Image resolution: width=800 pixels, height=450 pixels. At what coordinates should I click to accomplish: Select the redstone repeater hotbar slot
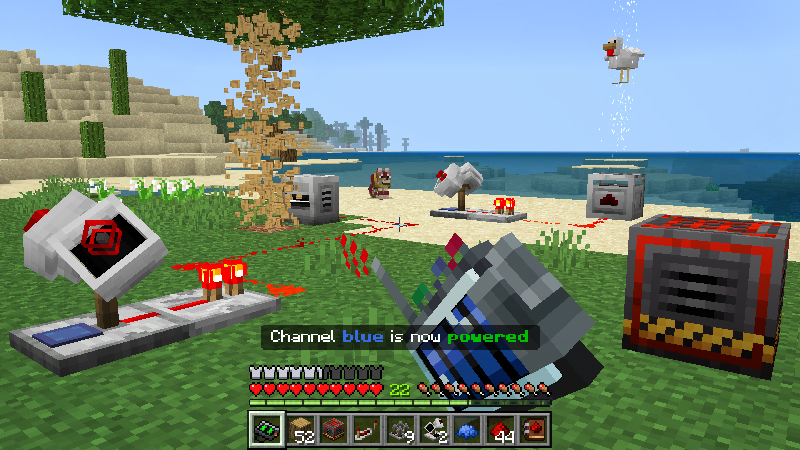367,431
